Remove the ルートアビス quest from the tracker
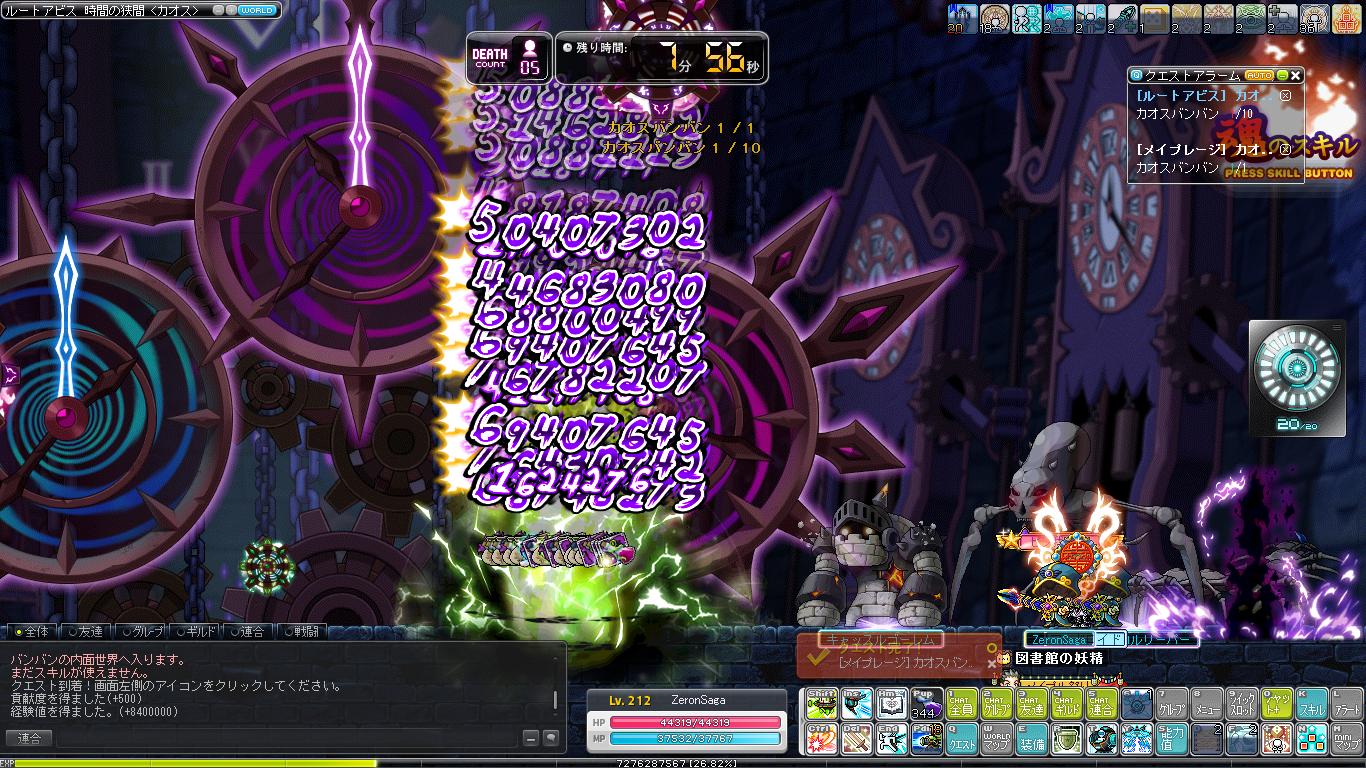Viewport: 1366px width, 768px height. pos(1286,96)
